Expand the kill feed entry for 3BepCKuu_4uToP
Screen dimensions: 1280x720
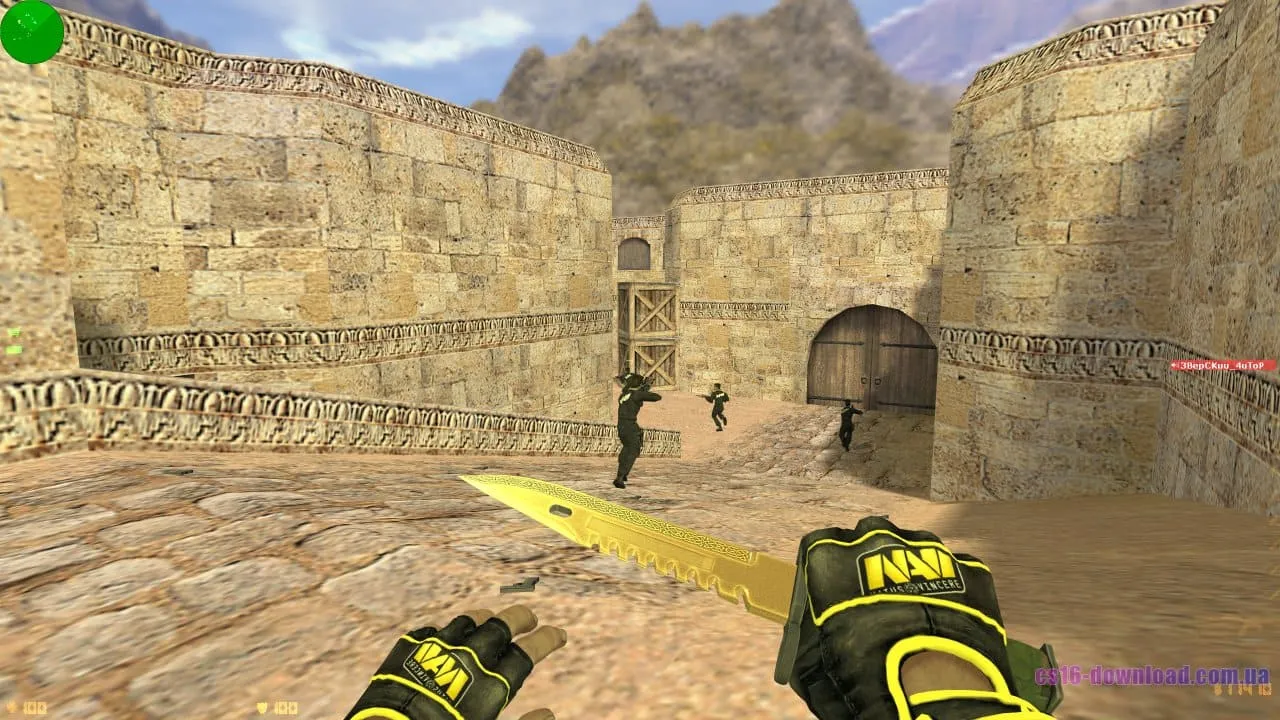tap(1222, 367)
